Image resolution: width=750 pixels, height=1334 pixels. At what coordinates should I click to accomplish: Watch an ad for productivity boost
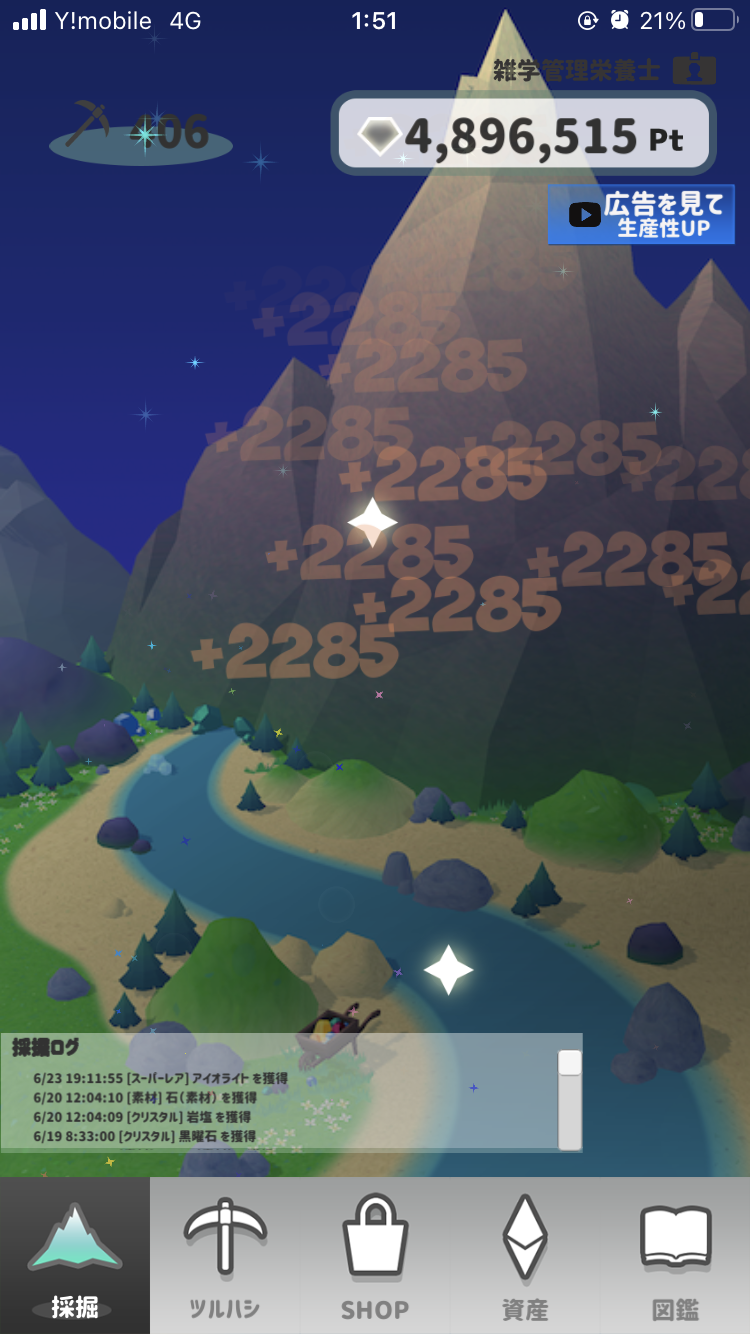click(641, 214)
